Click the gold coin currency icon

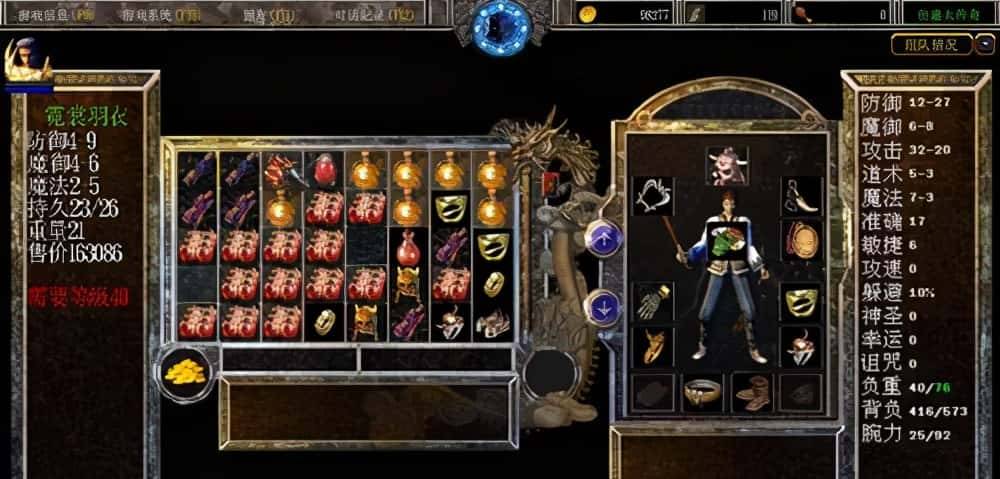(x=589, y=13)
